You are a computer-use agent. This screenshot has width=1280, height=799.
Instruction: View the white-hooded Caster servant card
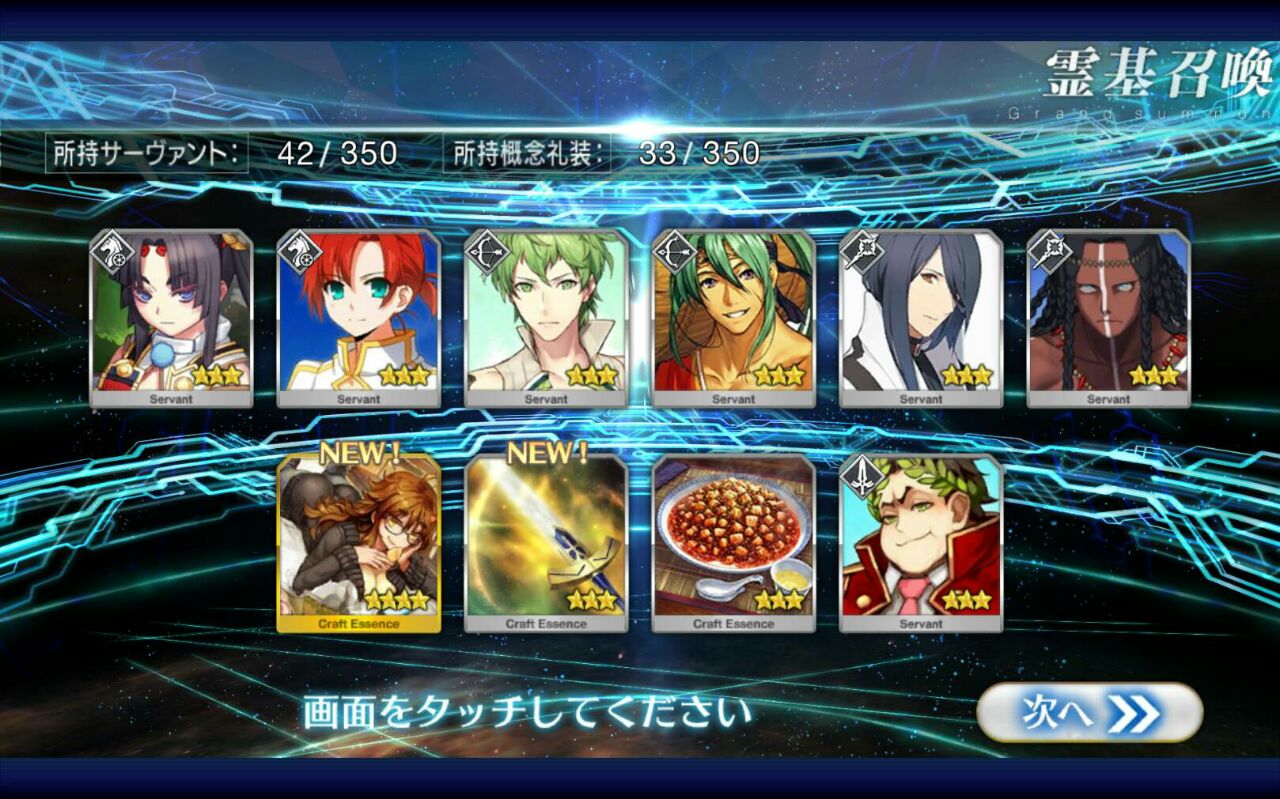921,318
